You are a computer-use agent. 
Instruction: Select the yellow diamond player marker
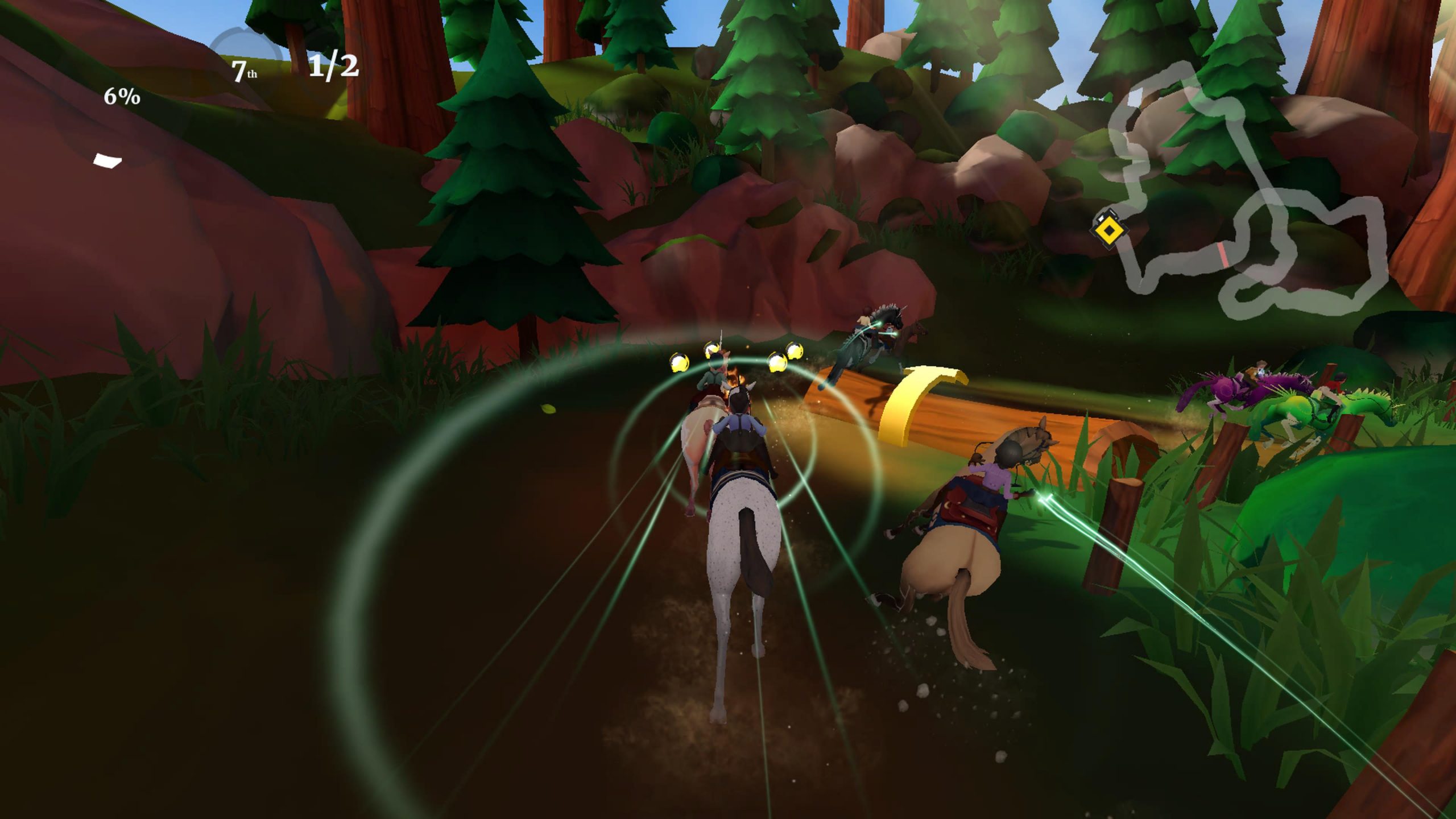click(x=1107, y=230)
